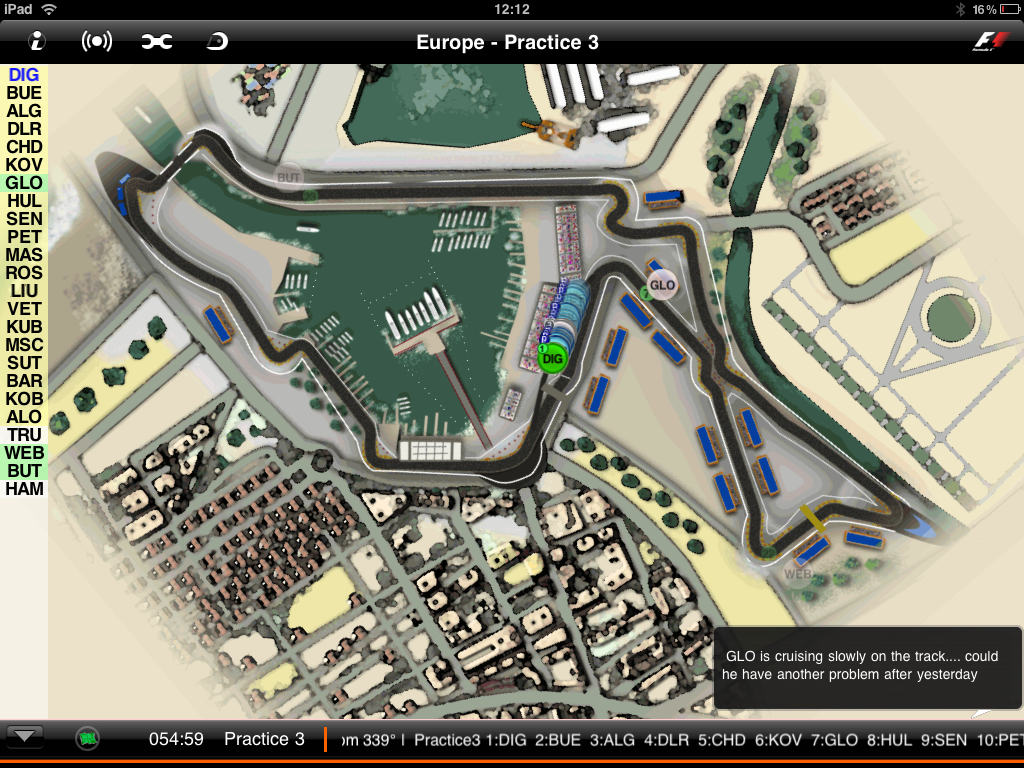This screenshot has height=768, width=1024.
Task: Select ALO in the driver list
Action: (24, 417)
